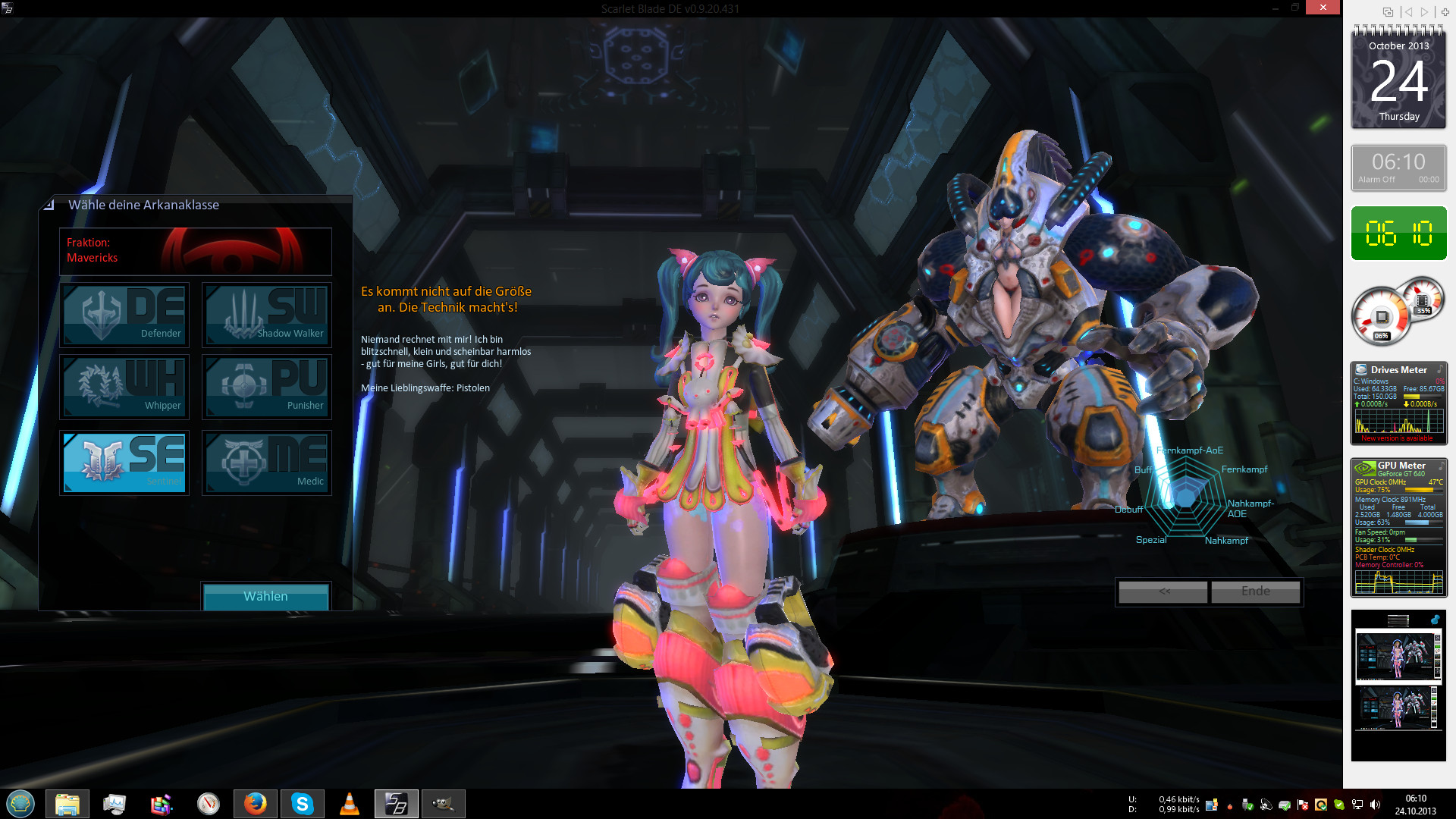Viewport: 1456px width, 819px height.
Task: Select the Medic class
Action: point(267,463)
